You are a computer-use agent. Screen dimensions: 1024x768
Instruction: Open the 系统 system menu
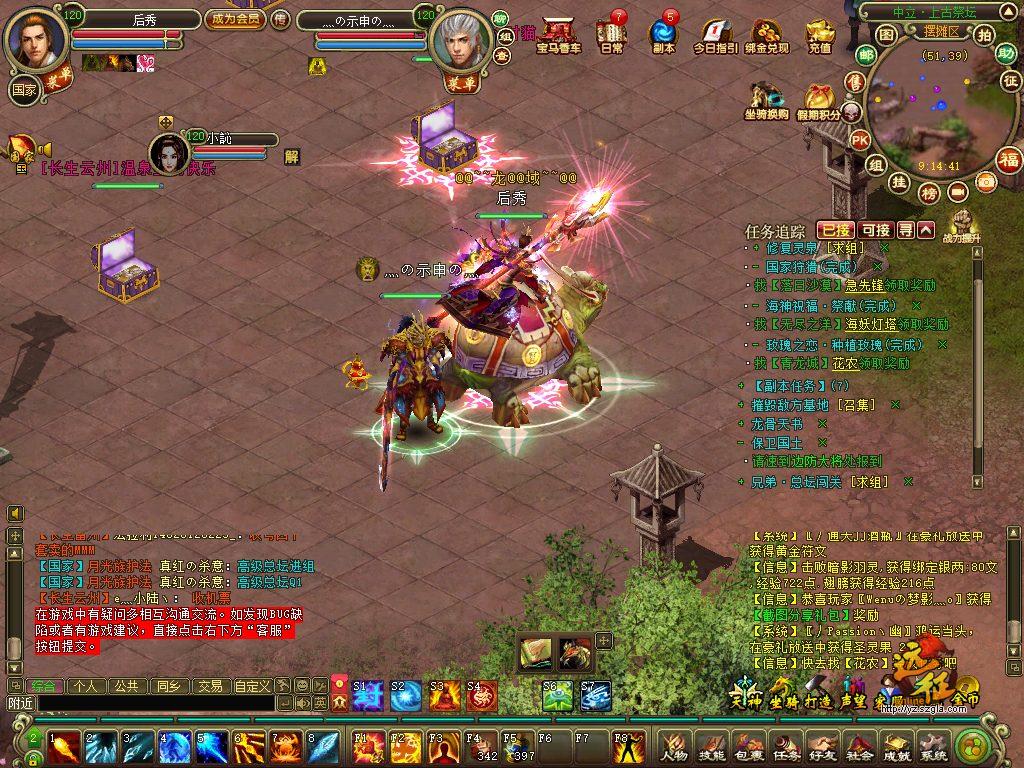coord(933,746)
